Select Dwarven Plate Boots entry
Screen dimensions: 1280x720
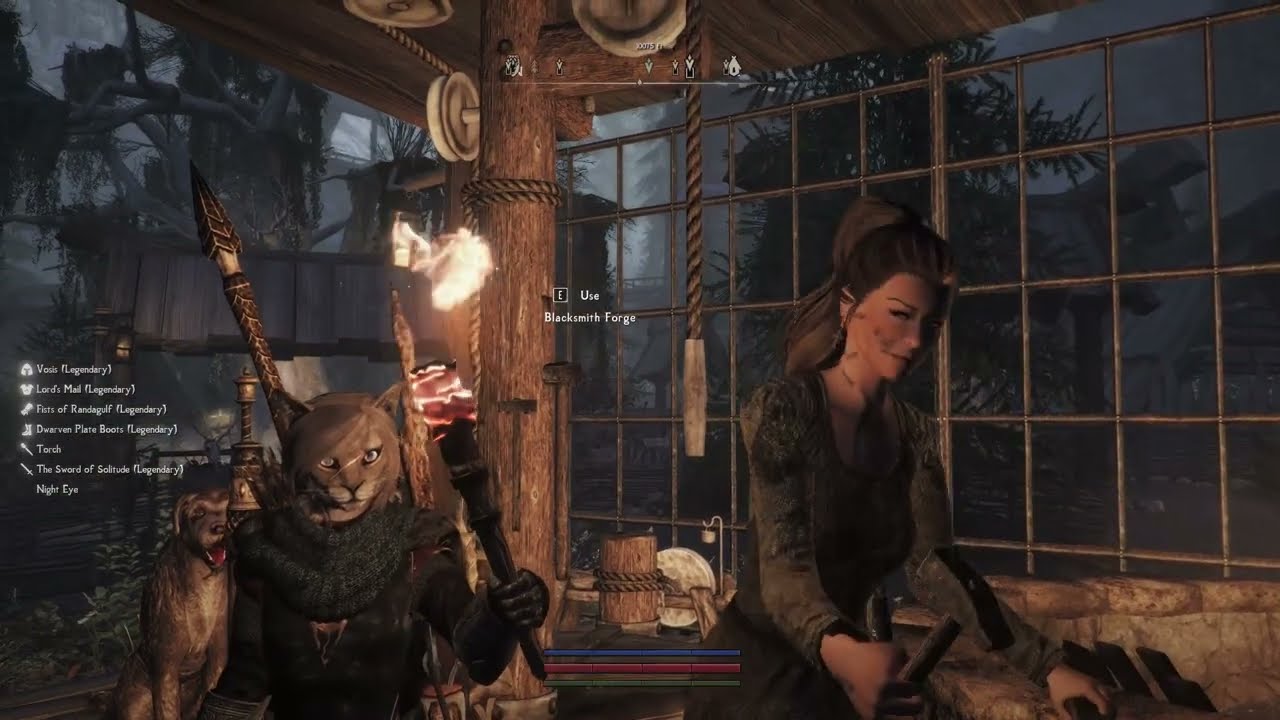pos(105,429)
